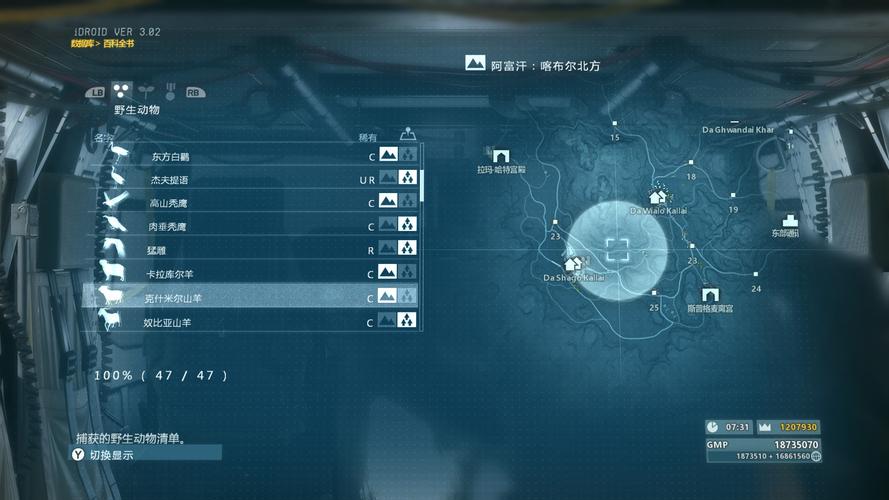Image resolution: width=889 pixels, height=500 pixels.
Task: Select the 斯普格麦离宫 map marker
Action: (710, 295)
